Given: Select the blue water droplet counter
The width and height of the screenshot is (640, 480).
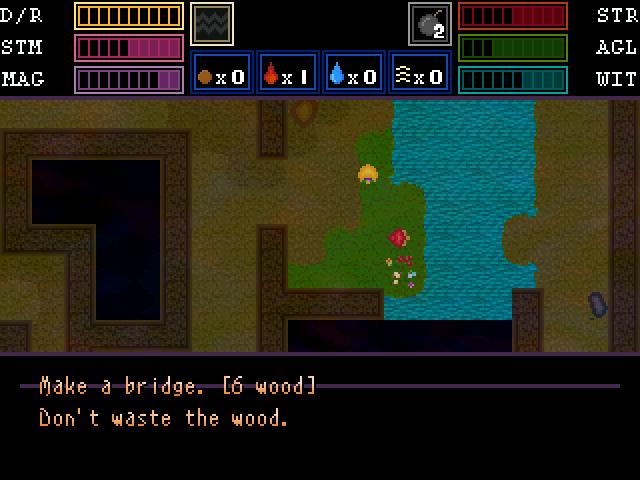Looking at the screenshot, I should tap(354, 74).
